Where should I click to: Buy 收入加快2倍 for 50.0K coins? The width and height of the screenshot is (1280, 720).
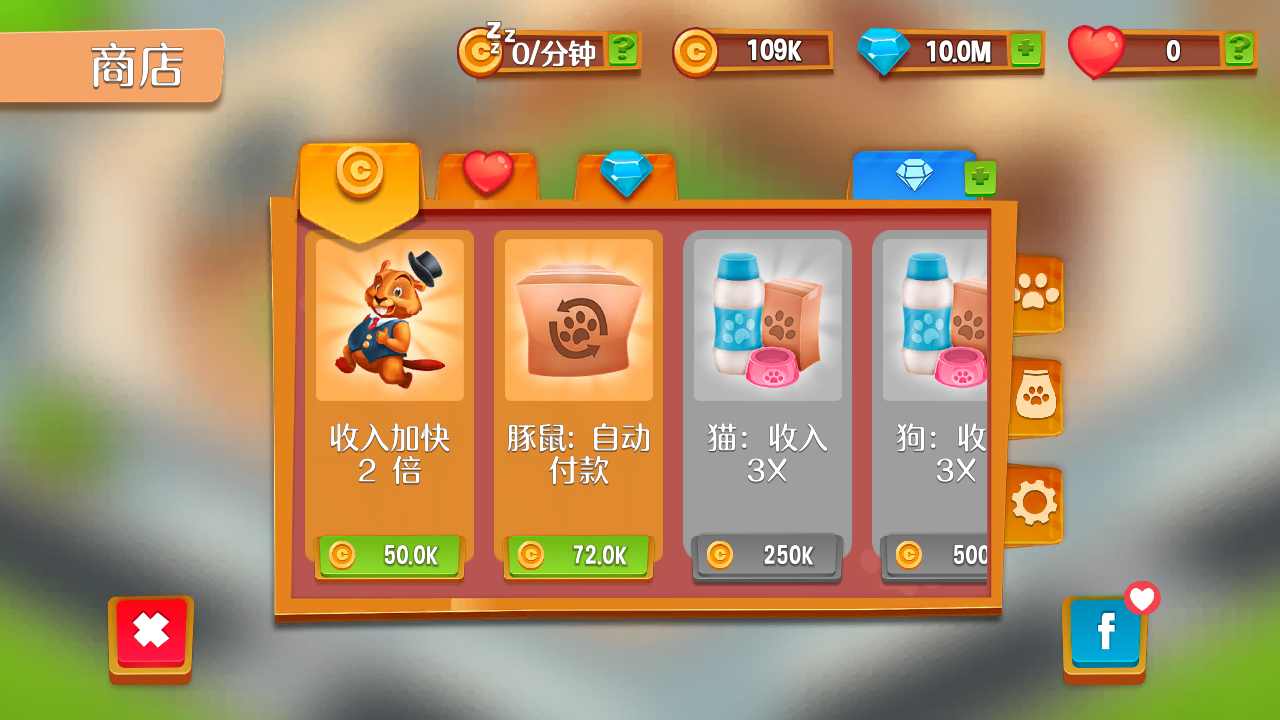click(390, 557)
